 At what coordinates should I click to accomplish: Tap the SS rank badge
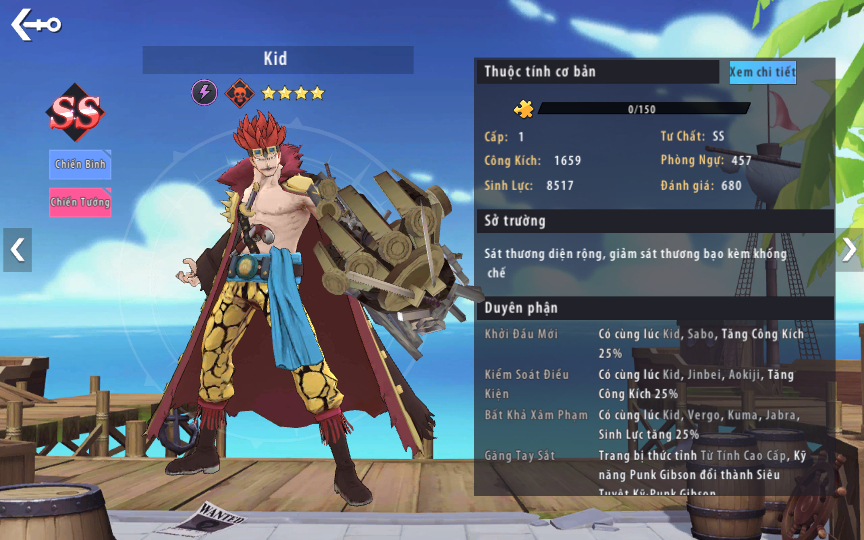[x=76, y=114]
